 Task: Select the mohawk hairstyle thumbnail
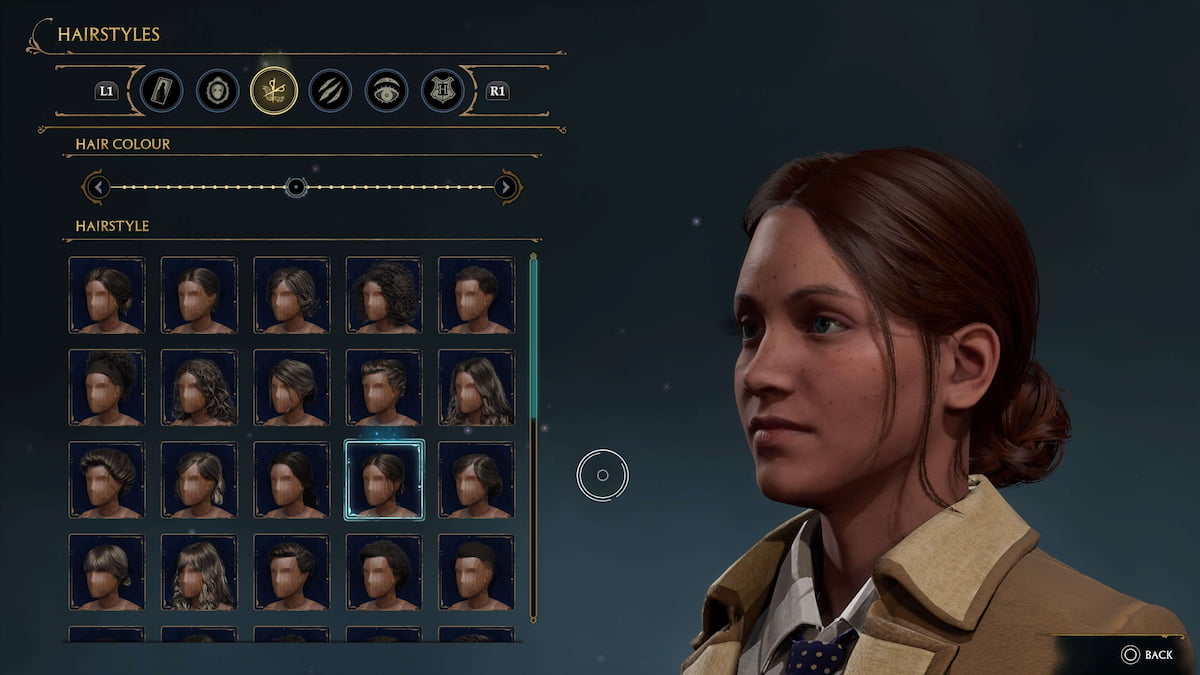pos(476,572)
